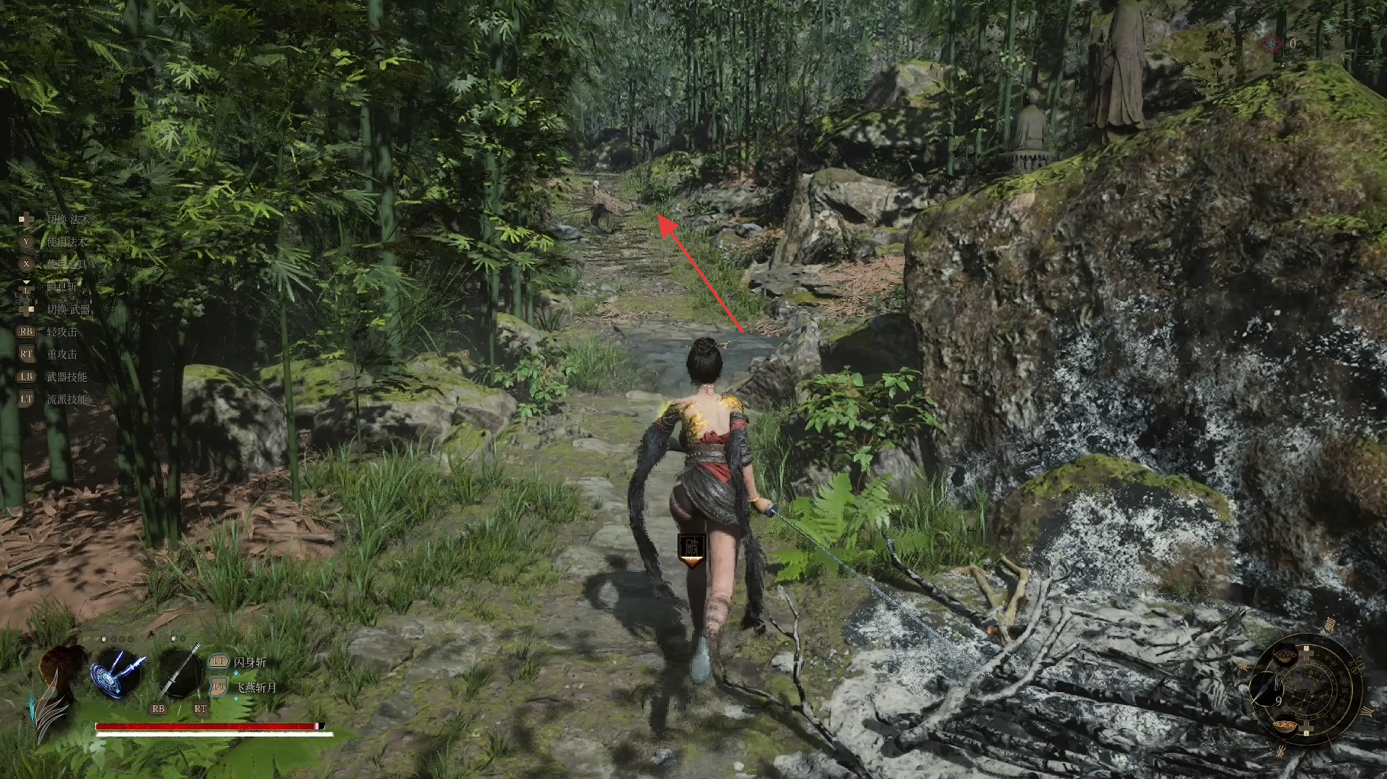Viewport: 1387px width, 779px height.
Task: Pick the bowl of dark seeds item
Action: 1285,655
